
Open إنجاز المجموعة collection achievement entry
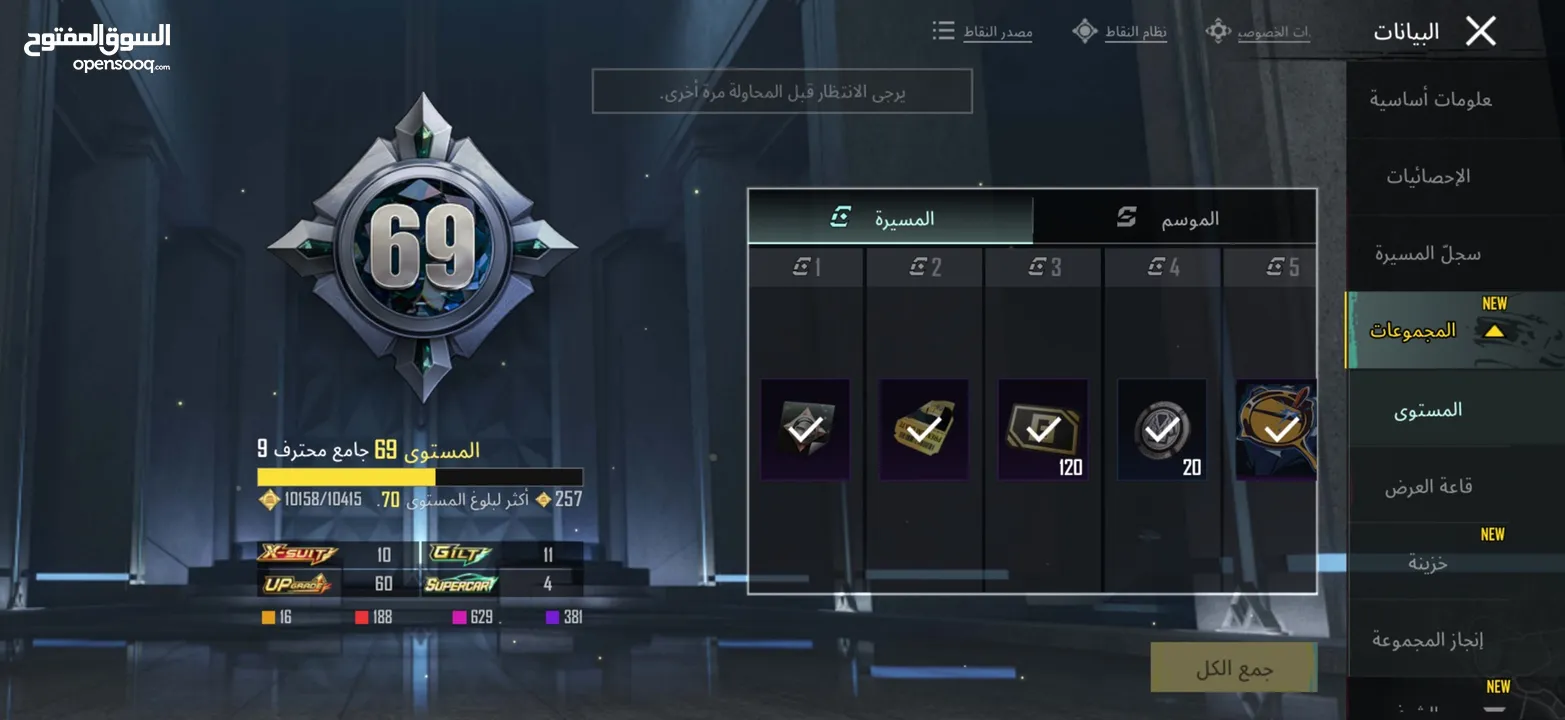(x=1428, y=640)
